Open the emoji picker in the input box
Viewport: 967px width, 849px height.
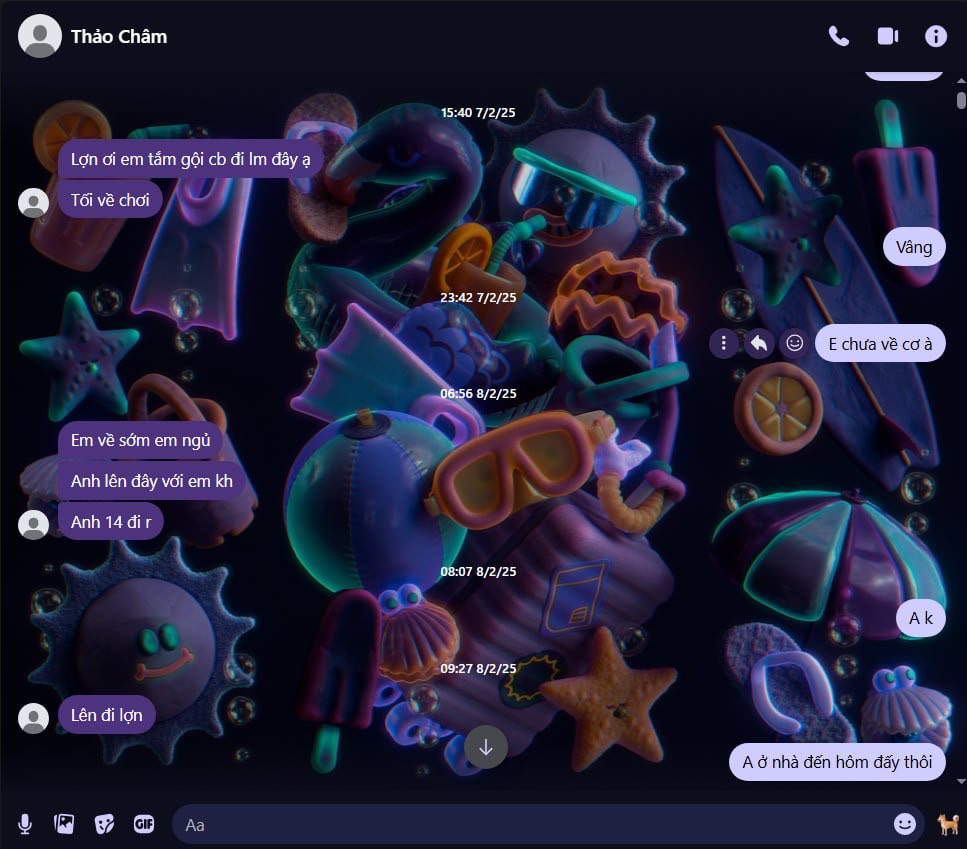point(904,823)
